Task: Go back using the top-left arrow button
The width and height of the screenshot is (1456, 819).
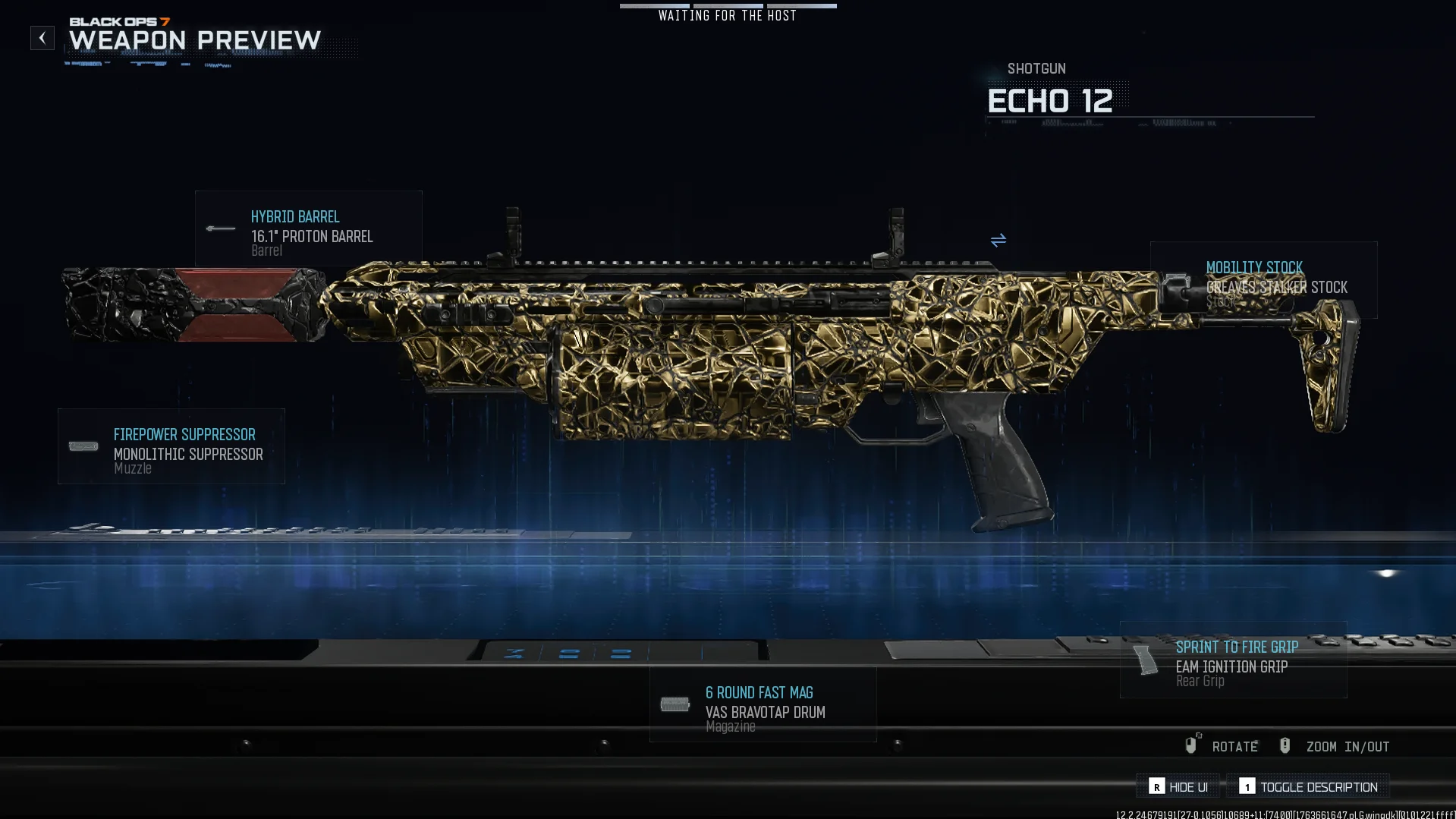Action: tap(42, 38)
